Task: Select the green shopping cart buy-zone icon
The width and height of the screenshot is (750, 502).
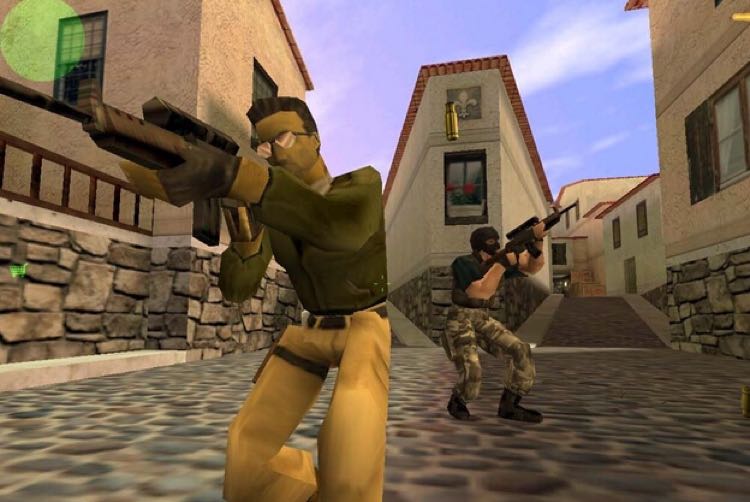Action: (17, 269)
